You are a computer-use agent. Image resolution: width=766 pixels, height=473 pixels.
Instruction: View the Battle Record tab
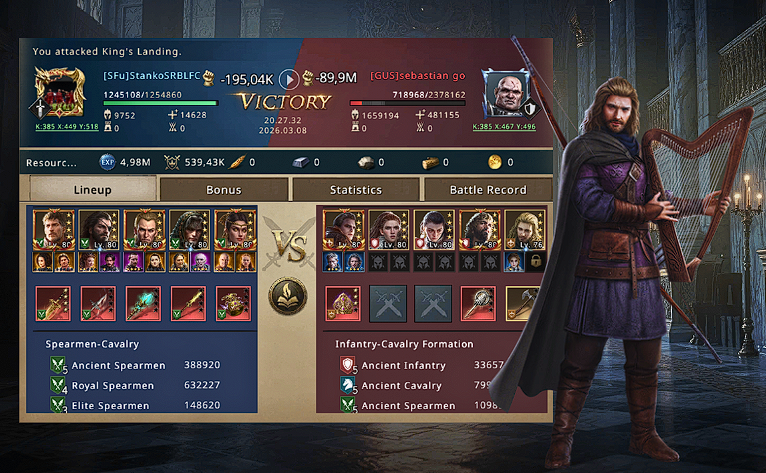coord(488,189)
